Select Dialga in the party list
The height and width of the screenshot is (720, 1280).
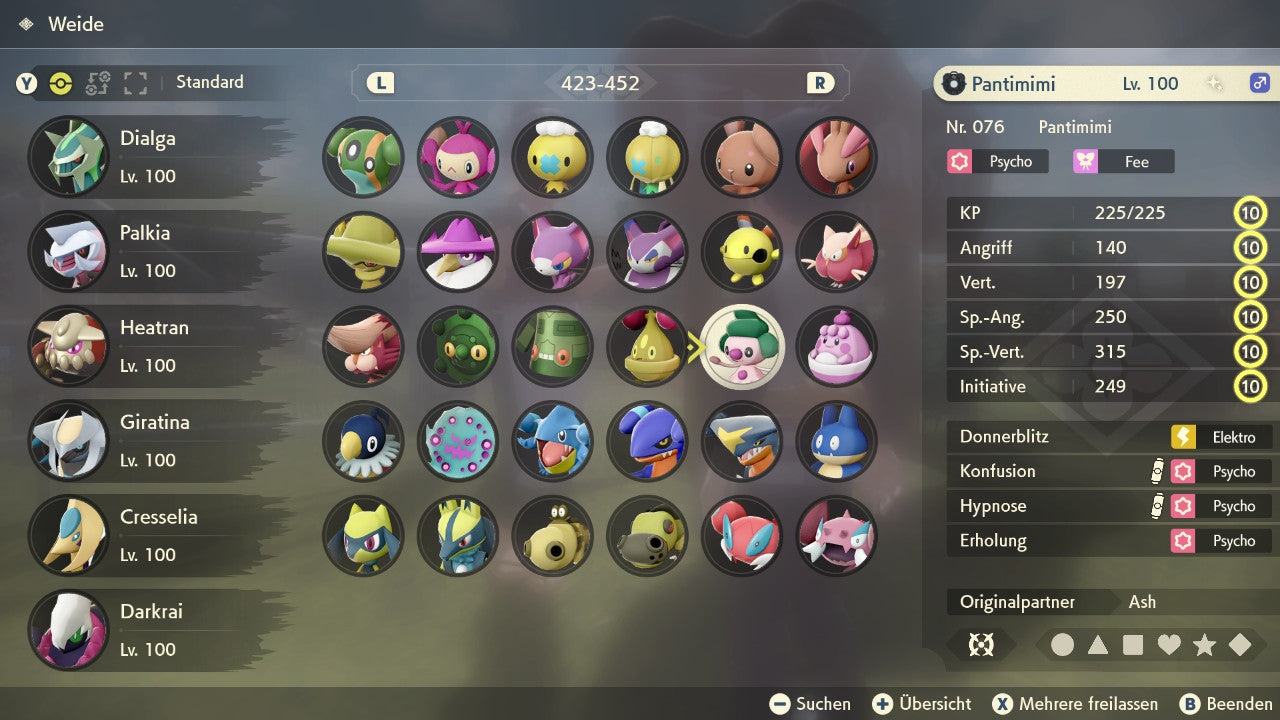148,157
